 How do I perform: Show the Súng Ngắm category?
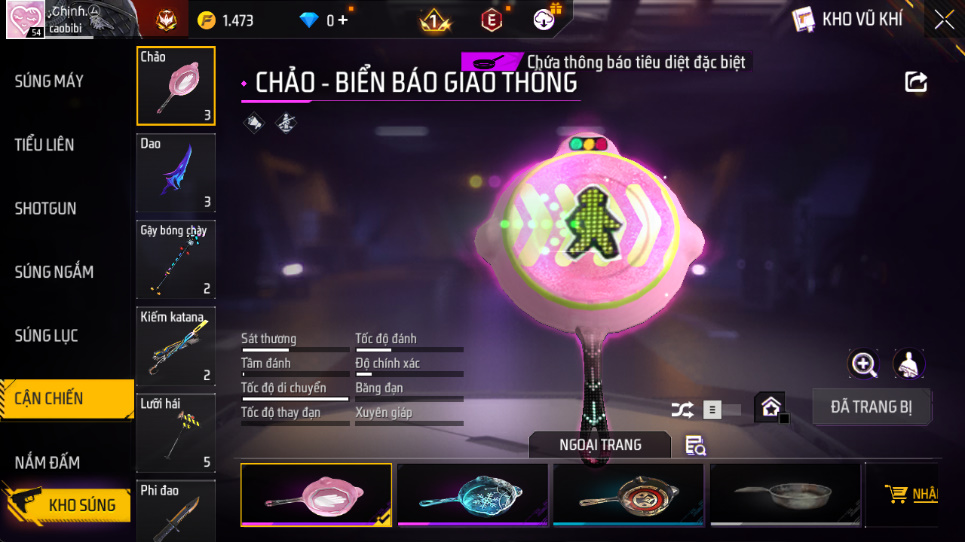[x=54, y=272]
